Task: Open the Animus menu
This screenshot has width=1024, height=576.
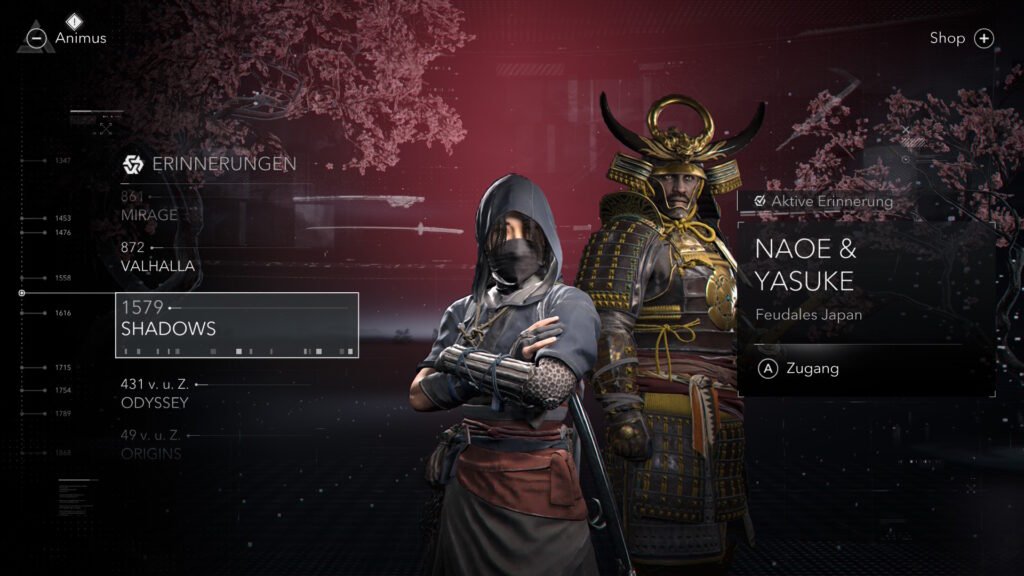Action: coord(68,38)
